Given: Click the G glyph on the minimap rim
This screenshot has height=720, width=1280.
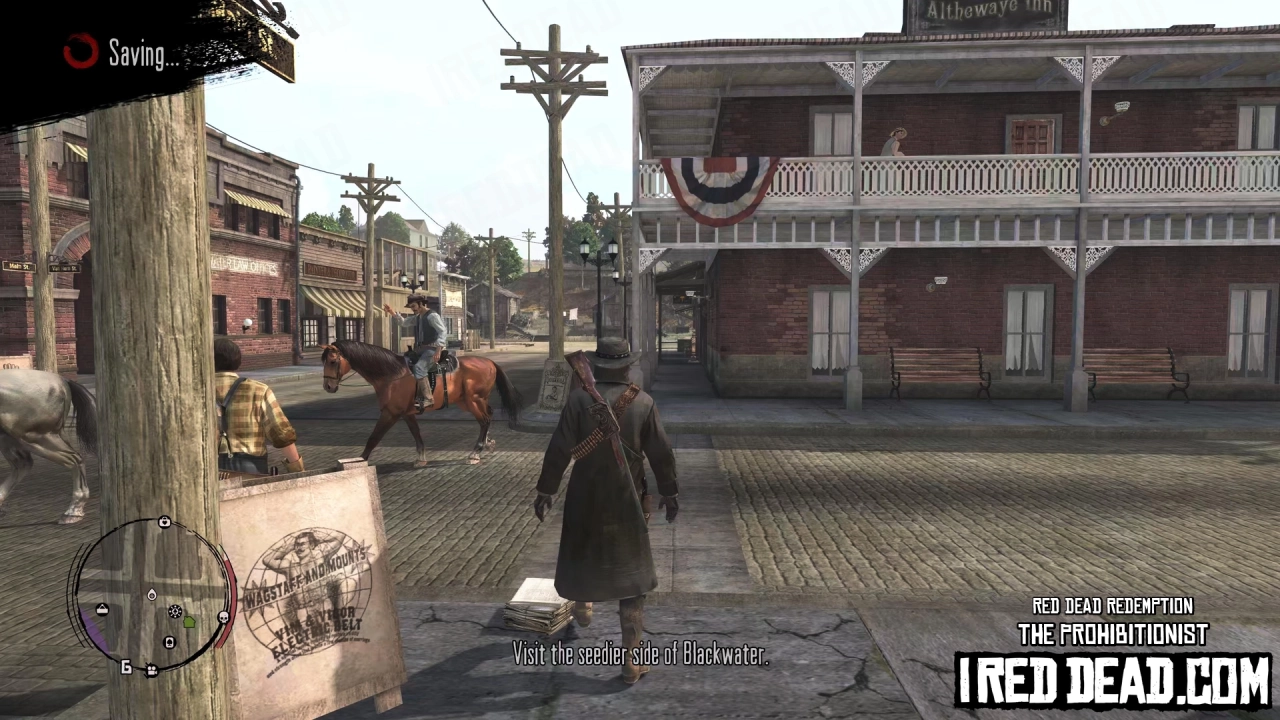Looking at the screenshot, I should point(126,666).
